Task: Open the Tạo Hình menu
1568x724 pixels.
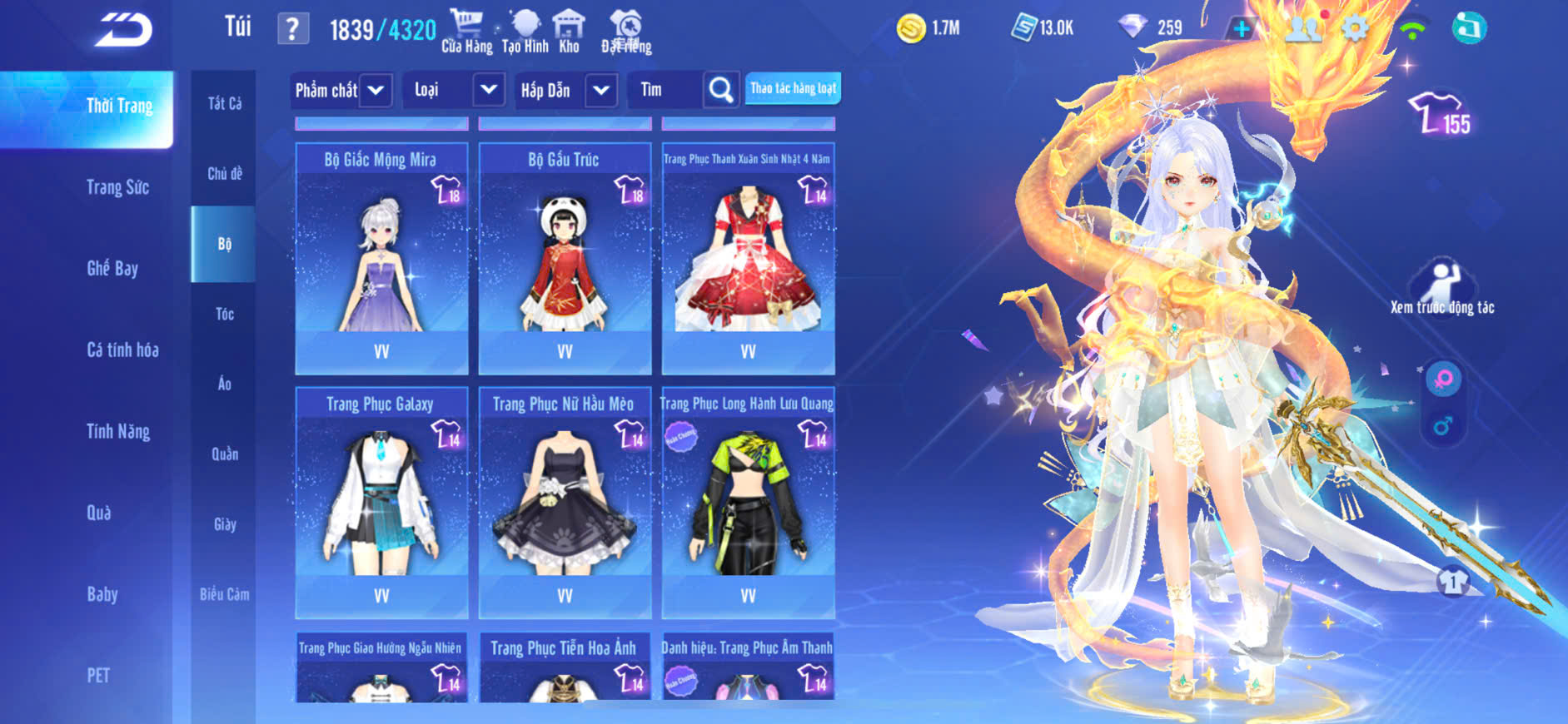Action: [x=525, y=32]
